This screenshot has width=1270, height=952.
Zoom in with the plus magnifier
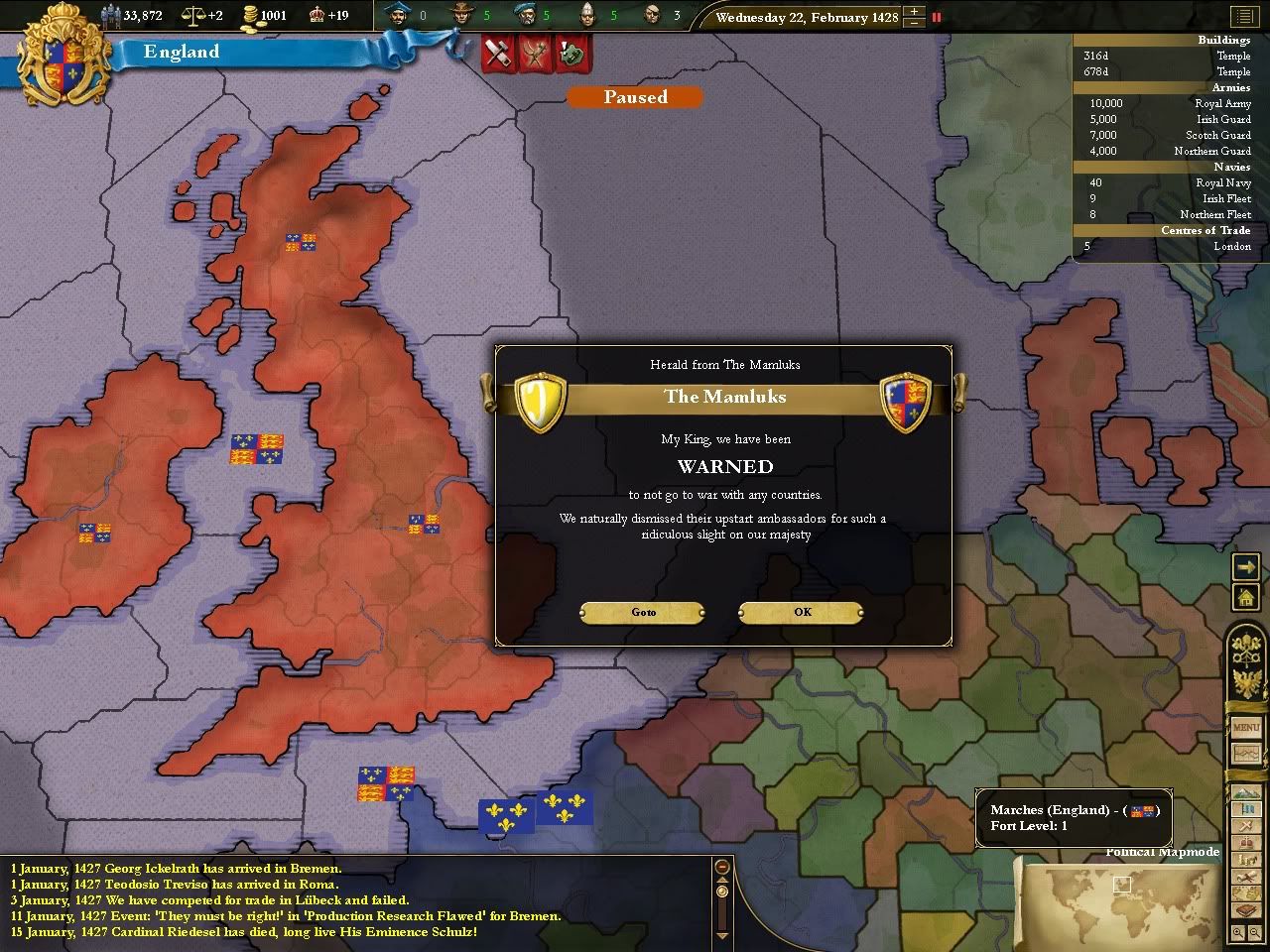coord(1239,933)
